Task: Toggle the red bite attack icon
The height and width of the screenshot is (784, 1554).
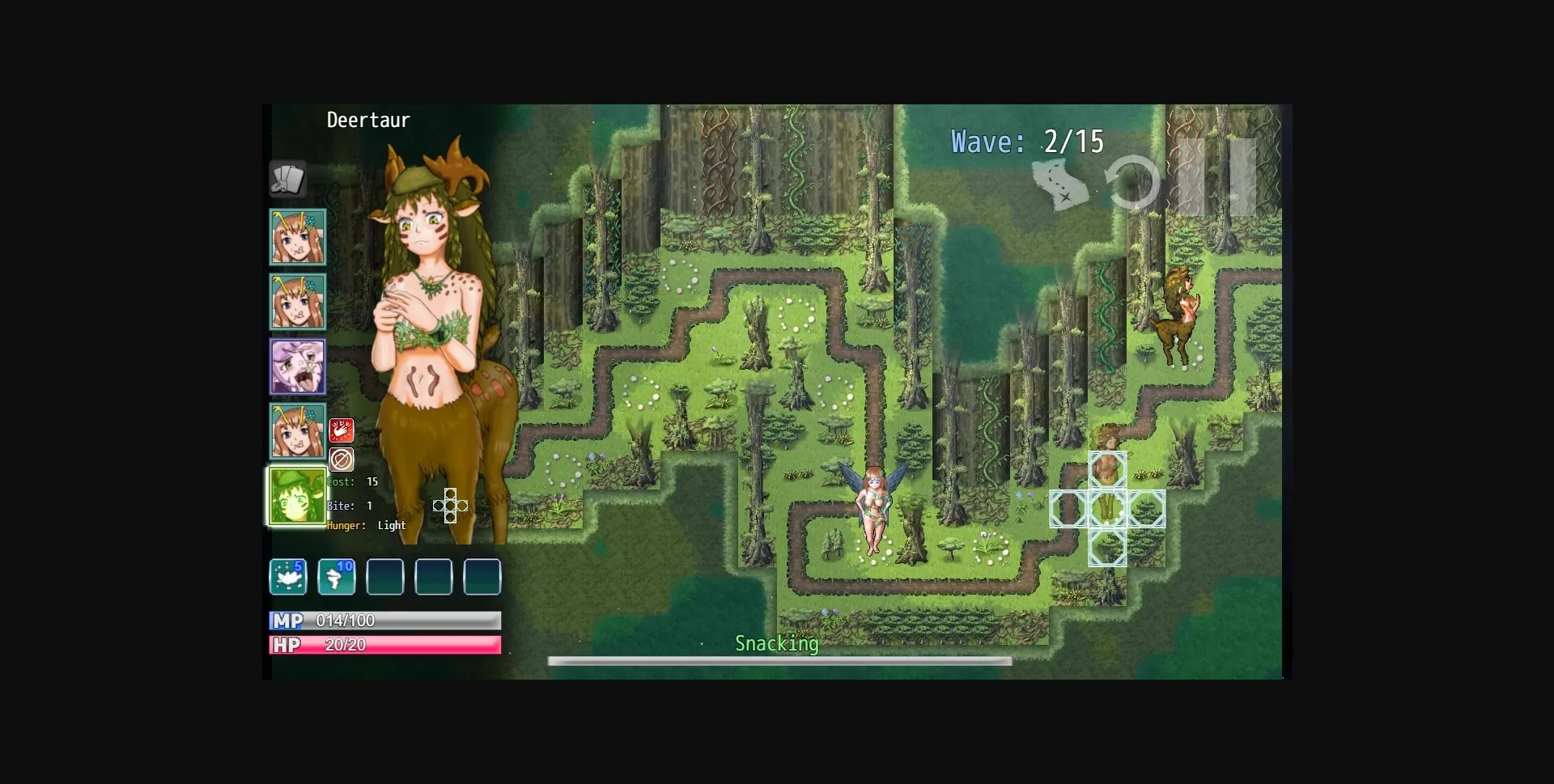Action: (x=343, y=430)
